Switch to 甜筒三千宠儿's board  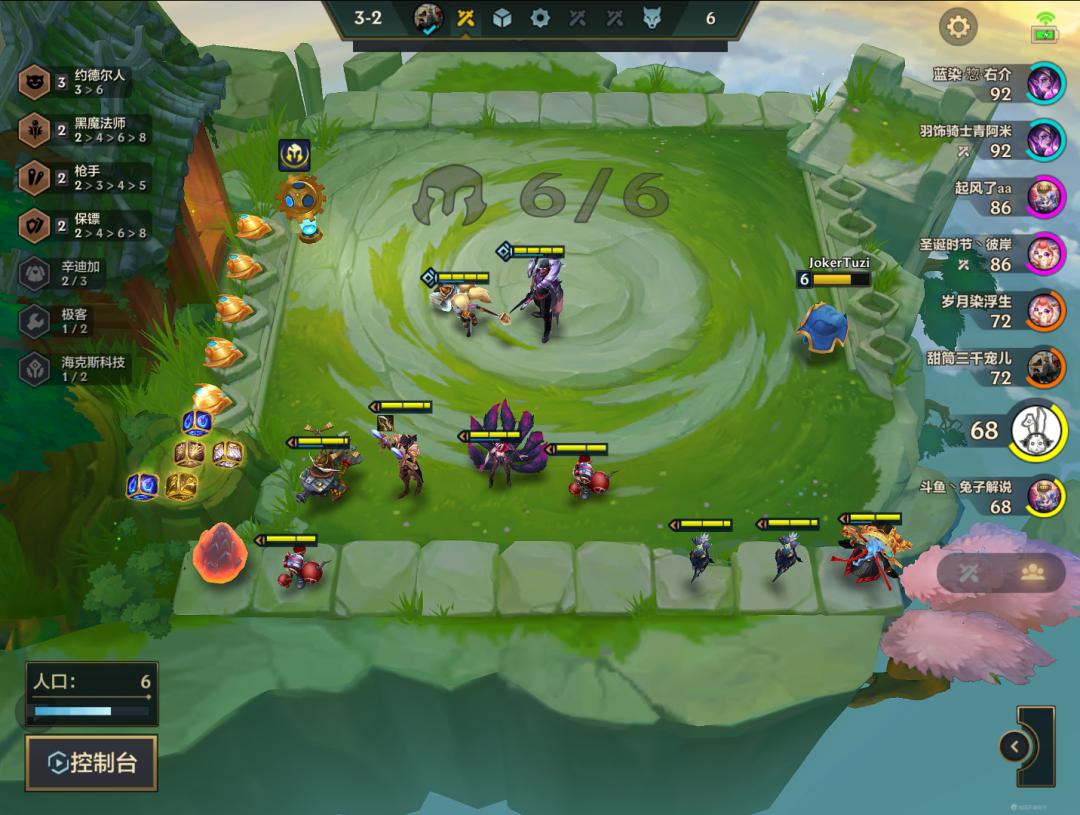coord(1046,367)
